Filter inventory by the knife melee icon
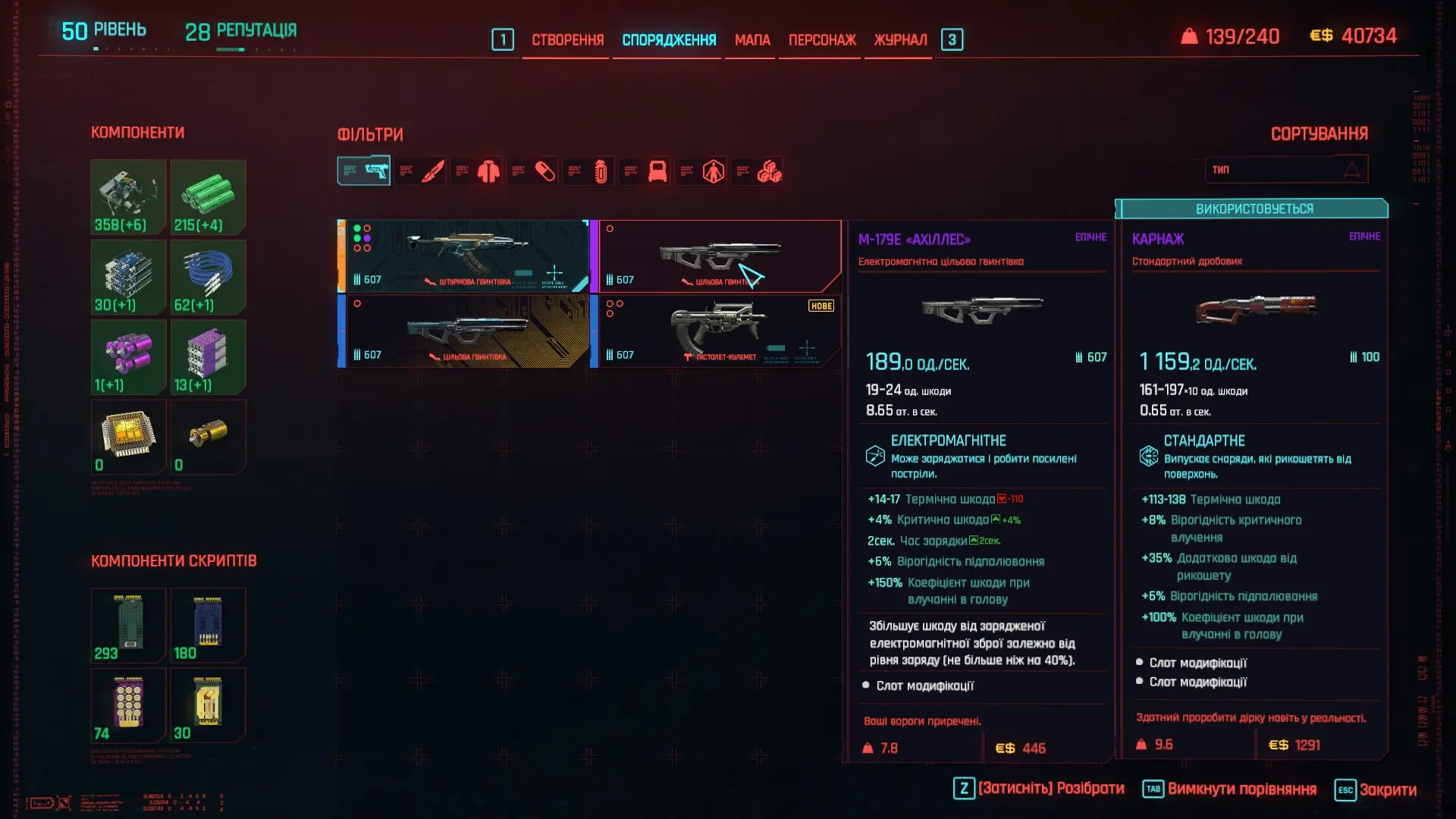The height and width of the screenshot is (819, 1456). tap(432, 171)
